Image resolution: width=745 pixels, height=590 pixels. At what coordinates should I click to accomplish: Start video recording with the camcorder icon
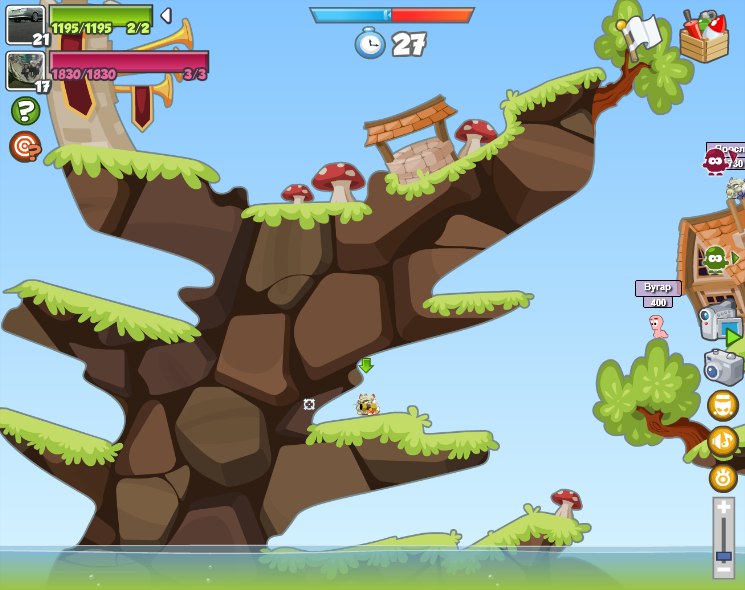click(x=720, y=324)
